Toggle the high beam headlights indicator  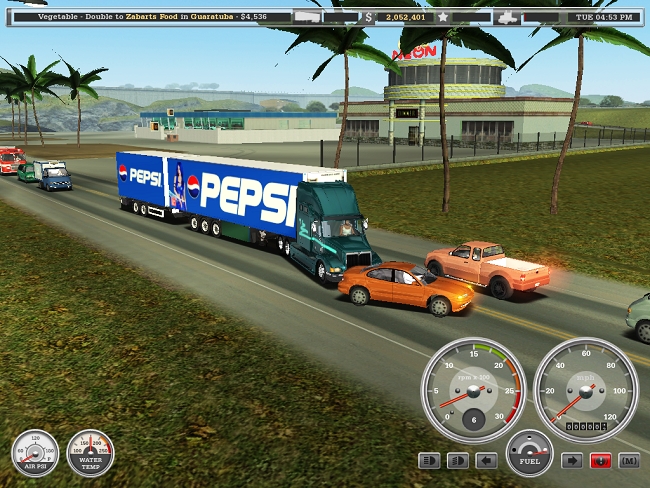click(x=429, y=461)
